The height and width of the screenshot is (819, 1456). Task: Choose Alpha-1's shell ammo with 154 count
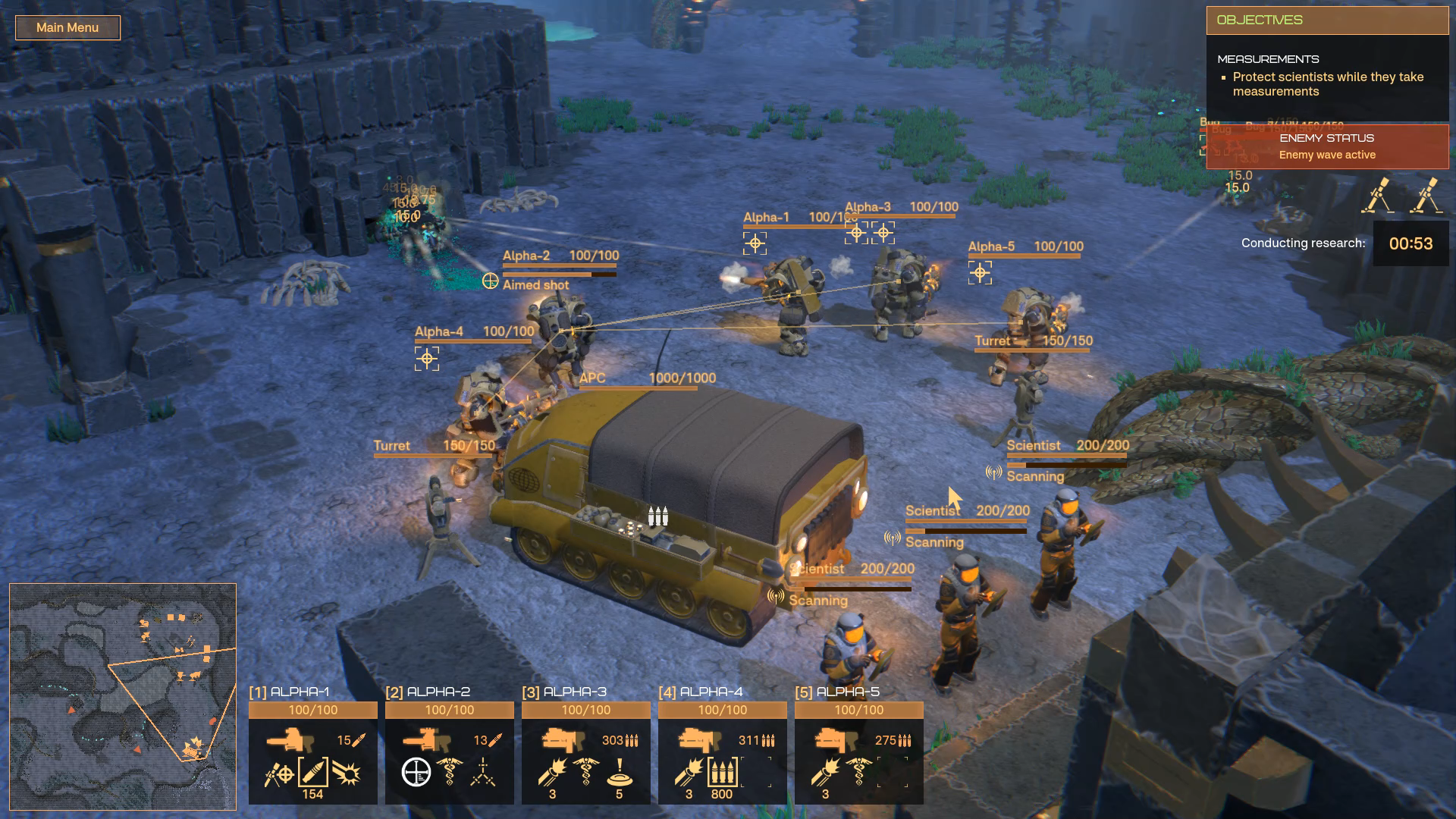(x=313, y=773)
